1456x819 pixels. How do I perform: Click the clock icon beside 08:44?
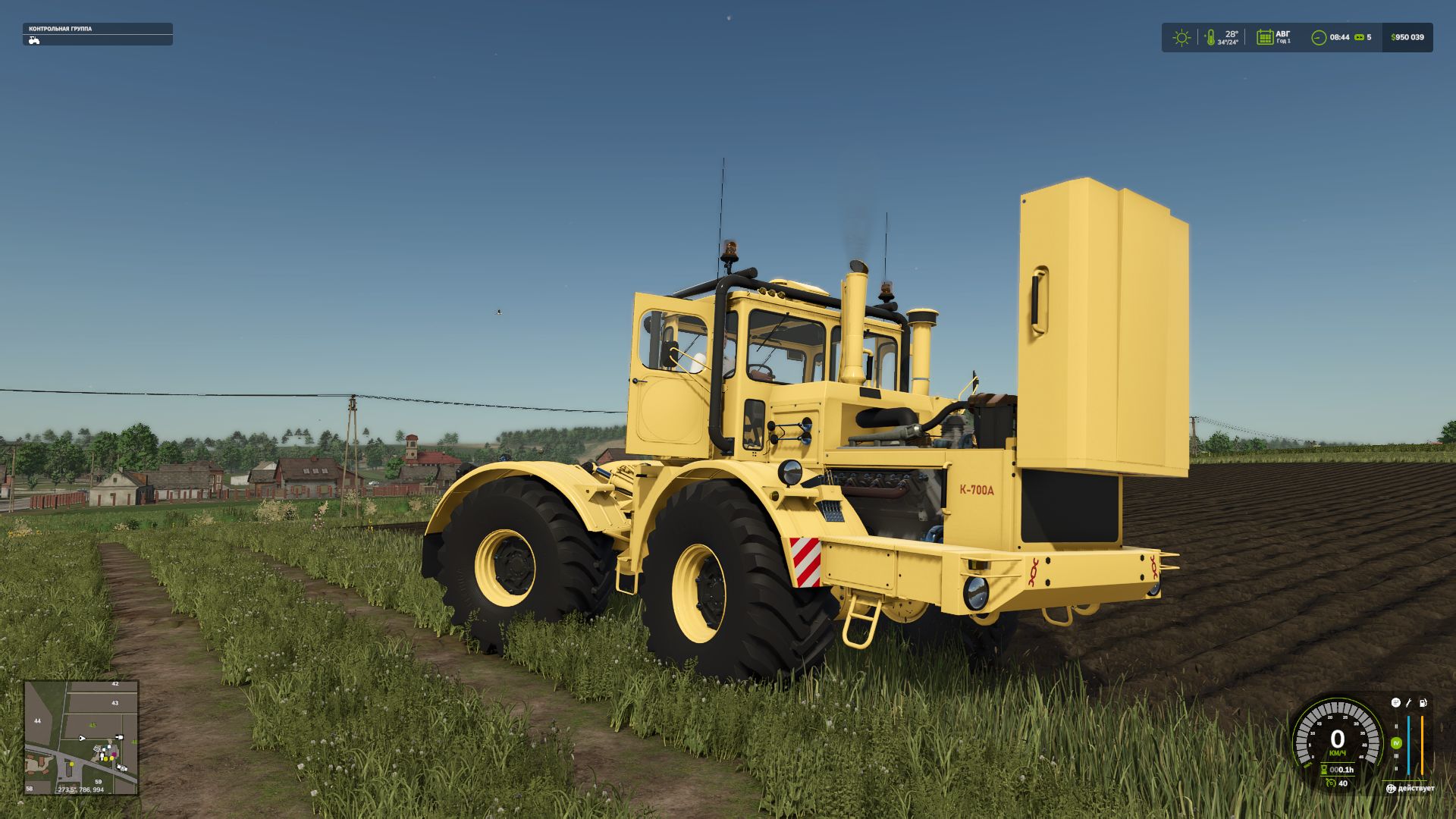point(1319,37)
